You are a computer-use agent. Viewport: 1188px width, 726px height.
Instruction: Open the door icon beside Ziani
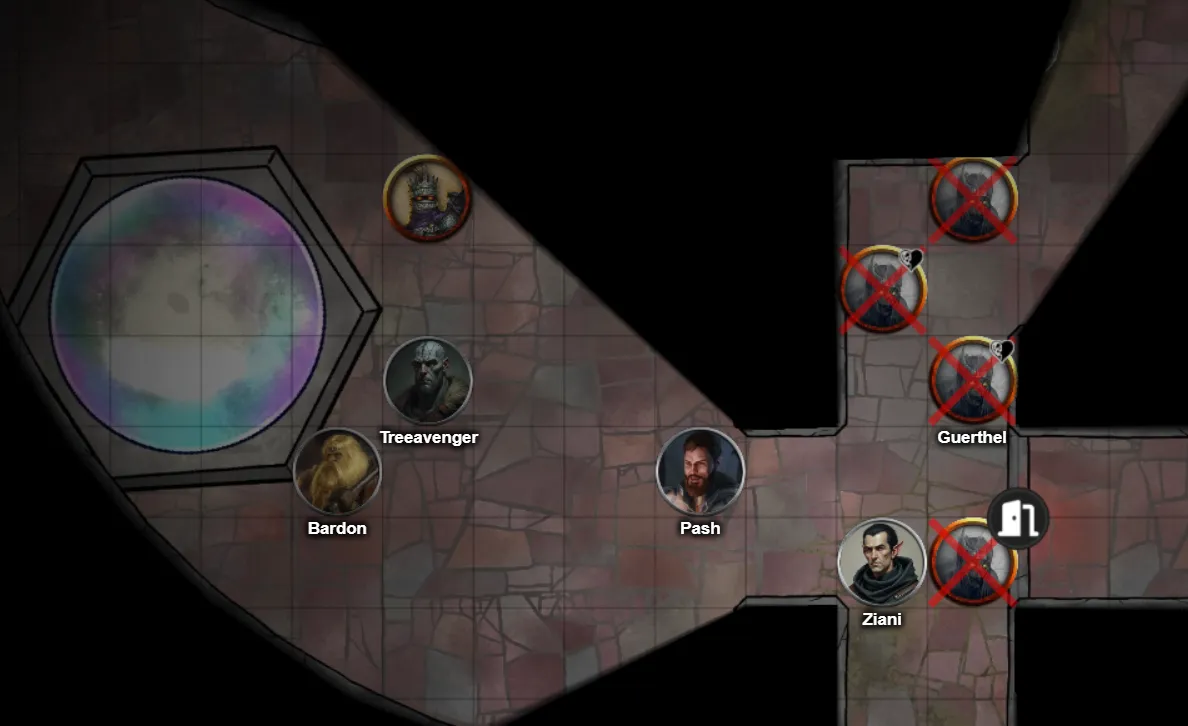click(1018, 518)
